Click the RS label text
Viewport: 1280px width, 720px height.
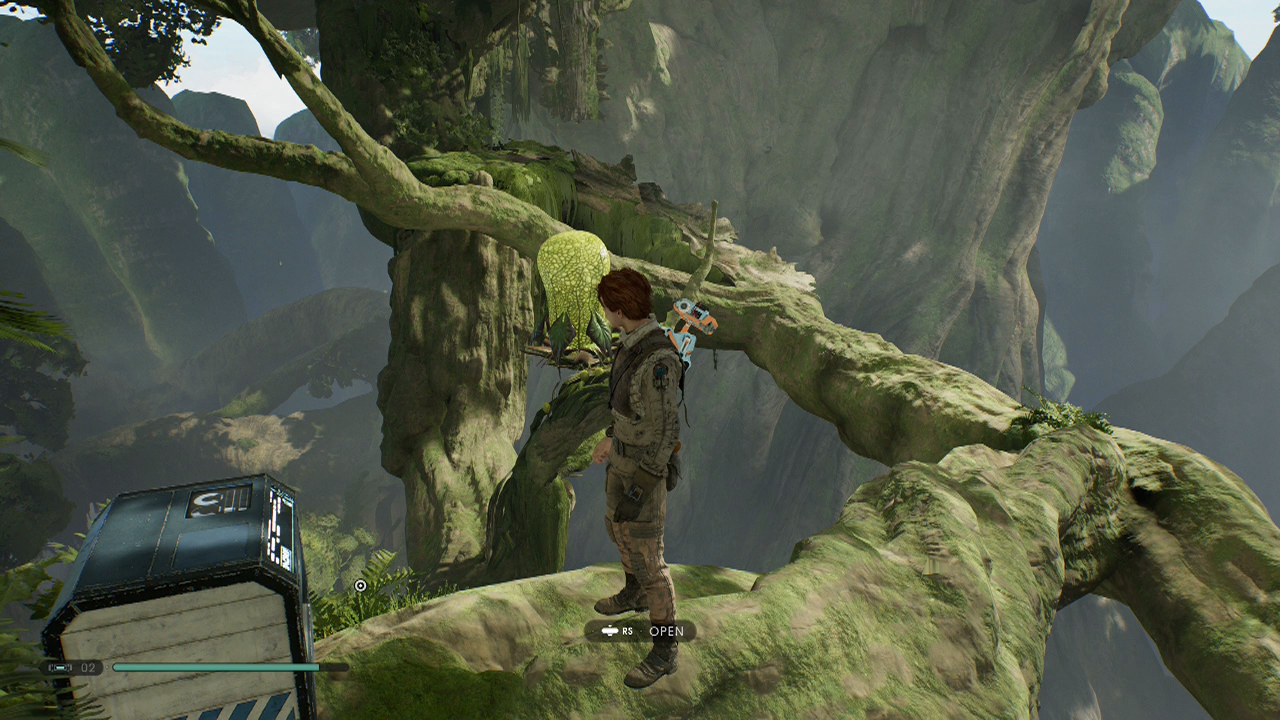(628, 631)
